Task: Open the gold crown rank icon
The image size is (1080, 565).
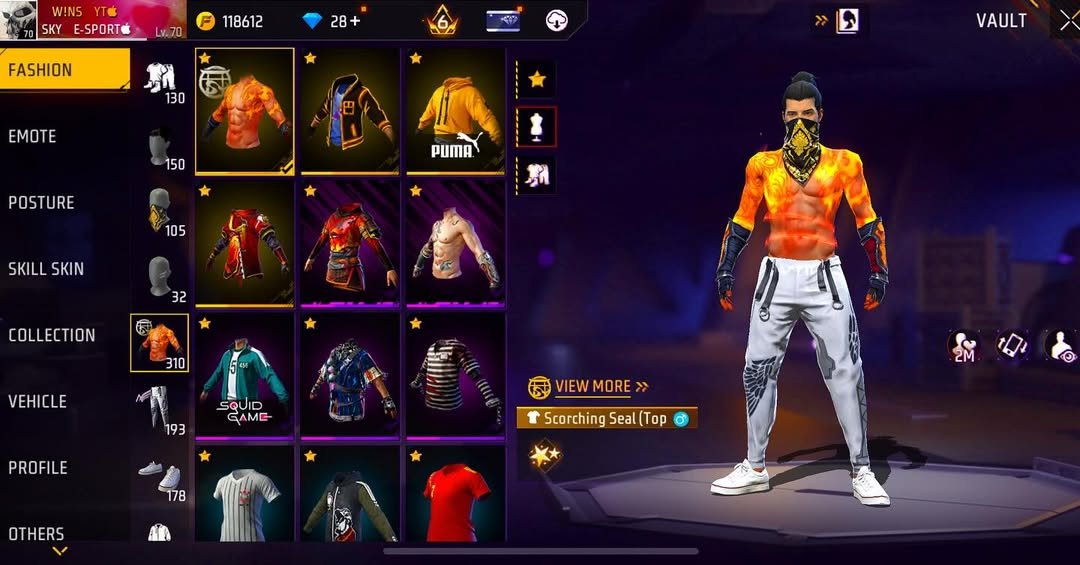Action: [441, 21]
